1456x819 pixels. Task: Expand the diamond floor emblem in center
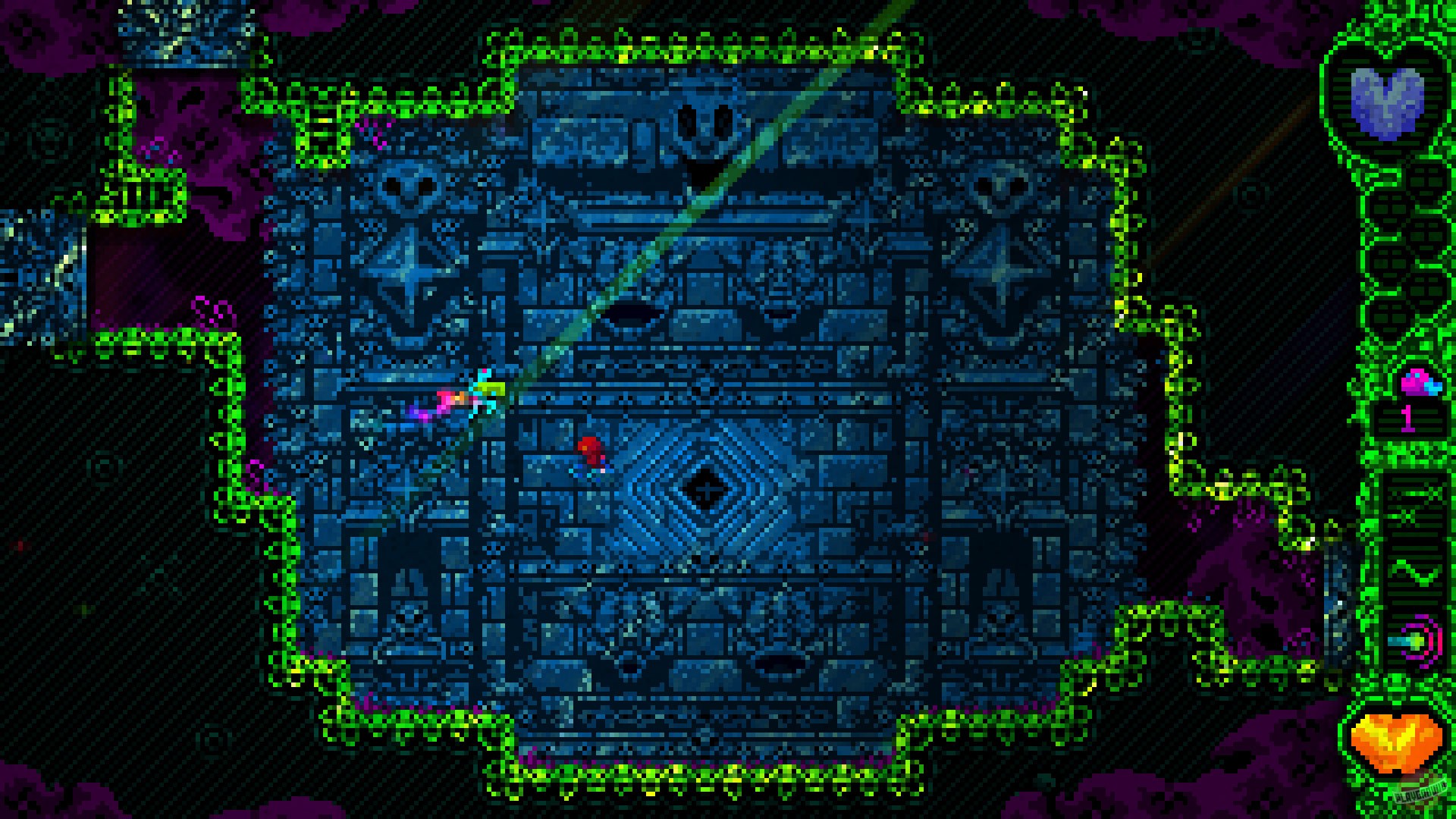click(x=705, y=489)
